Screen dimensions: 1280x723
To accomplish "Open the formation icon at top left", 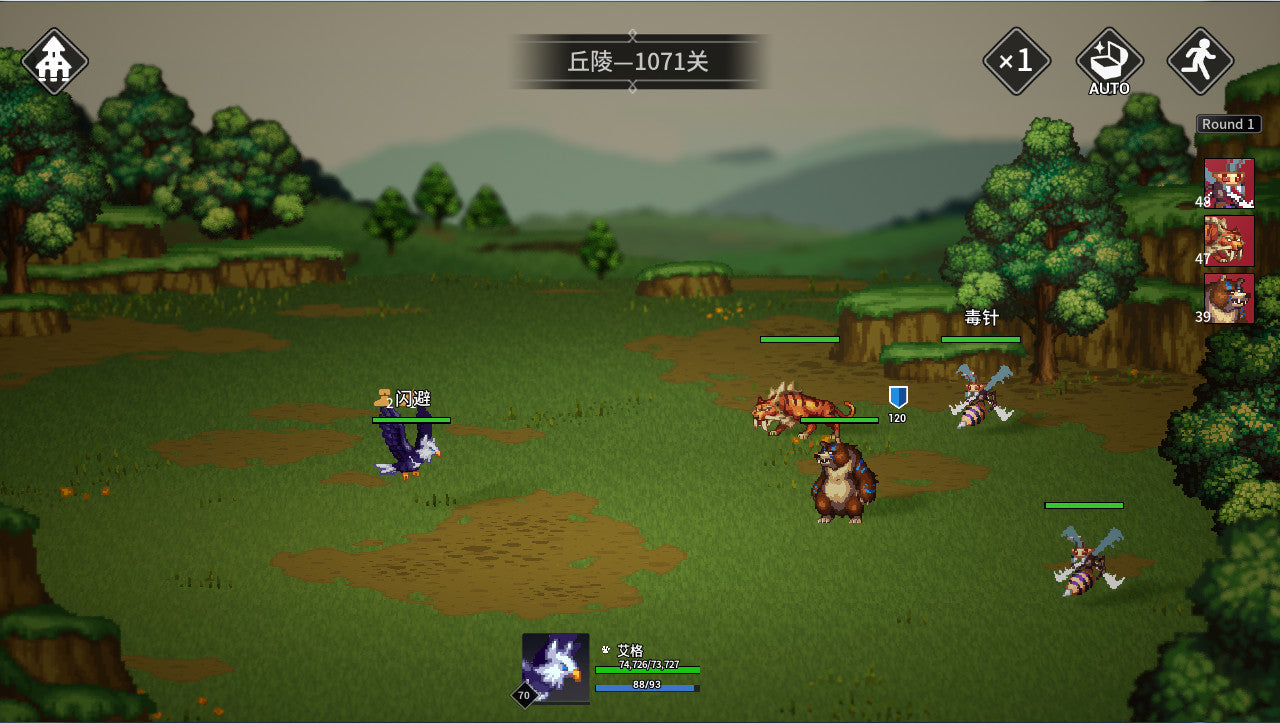I will (54, 60).
